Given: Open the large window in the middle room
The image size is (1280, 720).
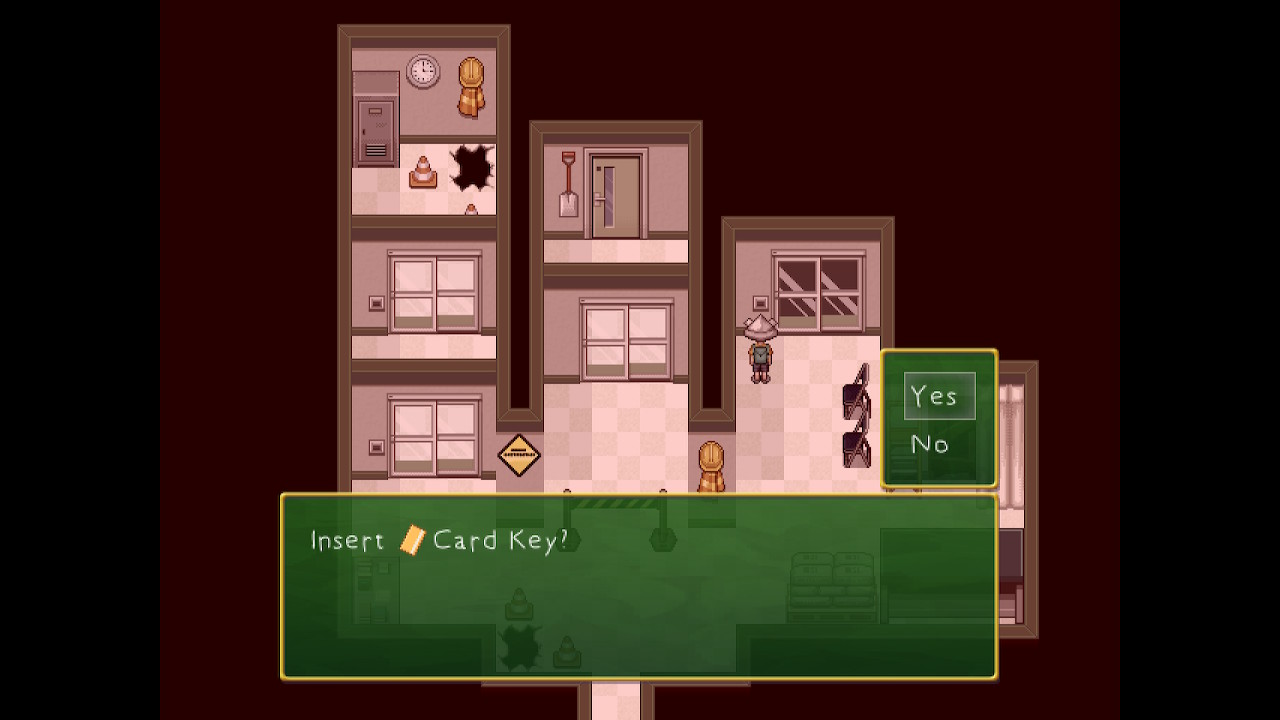Looking at the screenshot, I should pyautogui.click(x=629, y=340).
